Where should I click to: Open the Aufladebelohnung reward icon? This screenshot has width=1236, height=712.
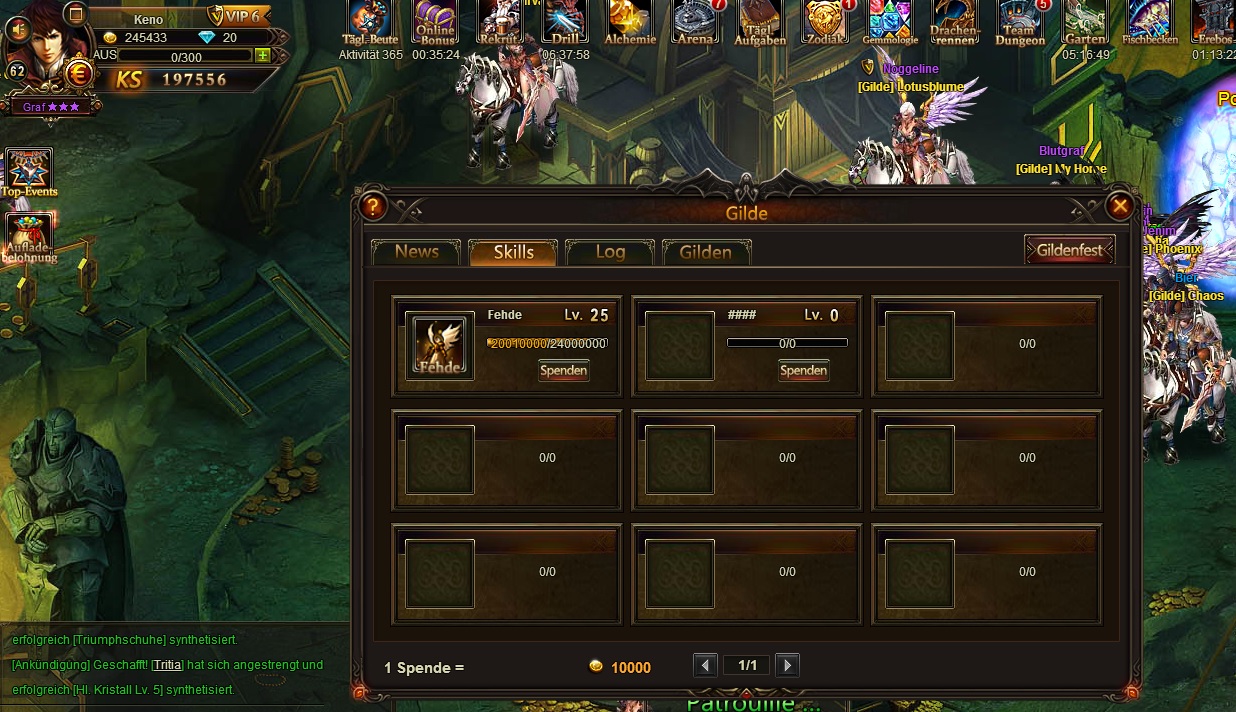tap(29, 238)
